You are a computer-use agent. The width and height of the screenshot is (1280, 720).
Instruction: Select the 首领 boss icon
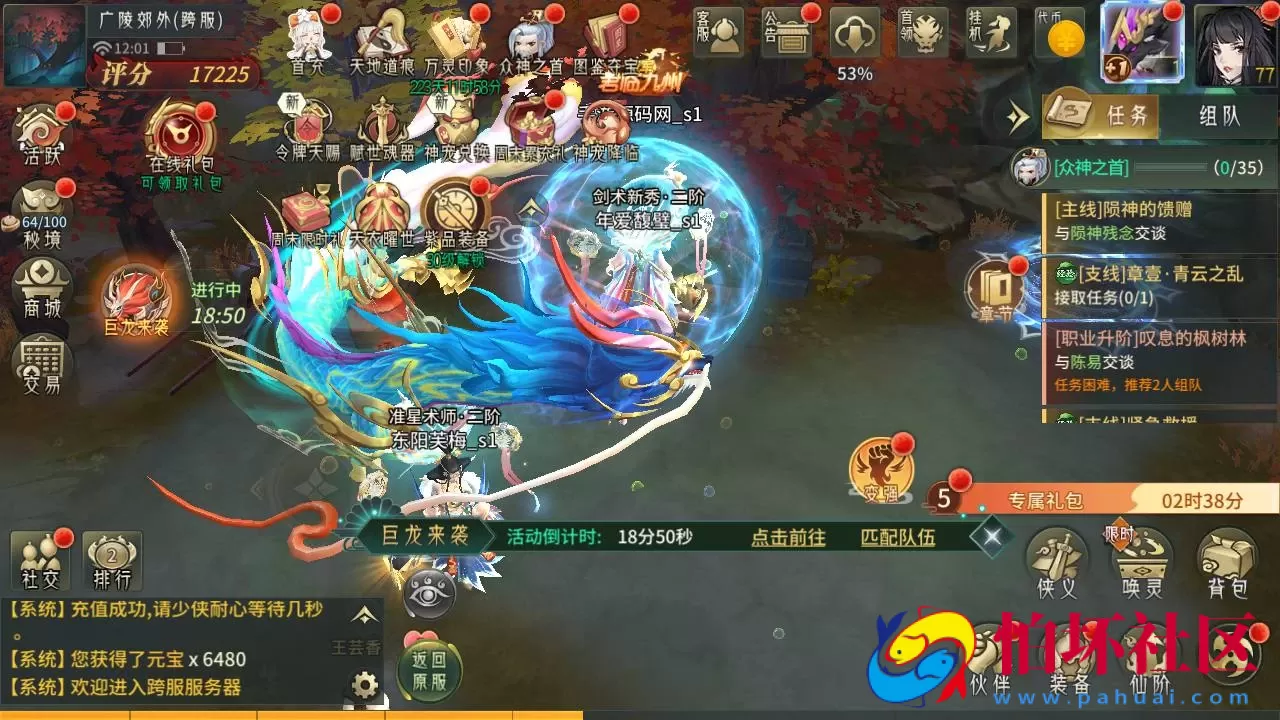(922, 32)
